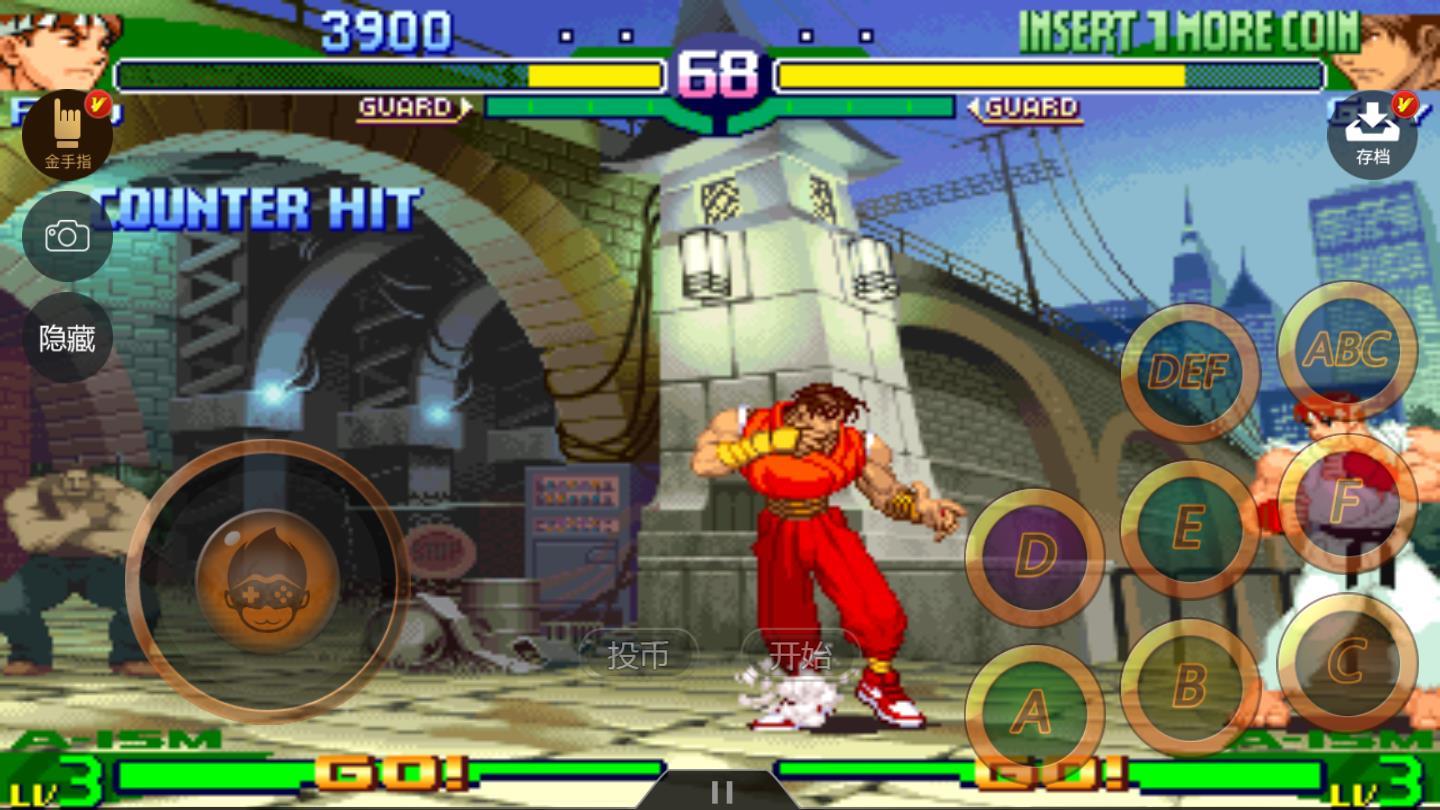Open the 金手指 cheats button
1440x810 pixels.
[x=67, y=135]
